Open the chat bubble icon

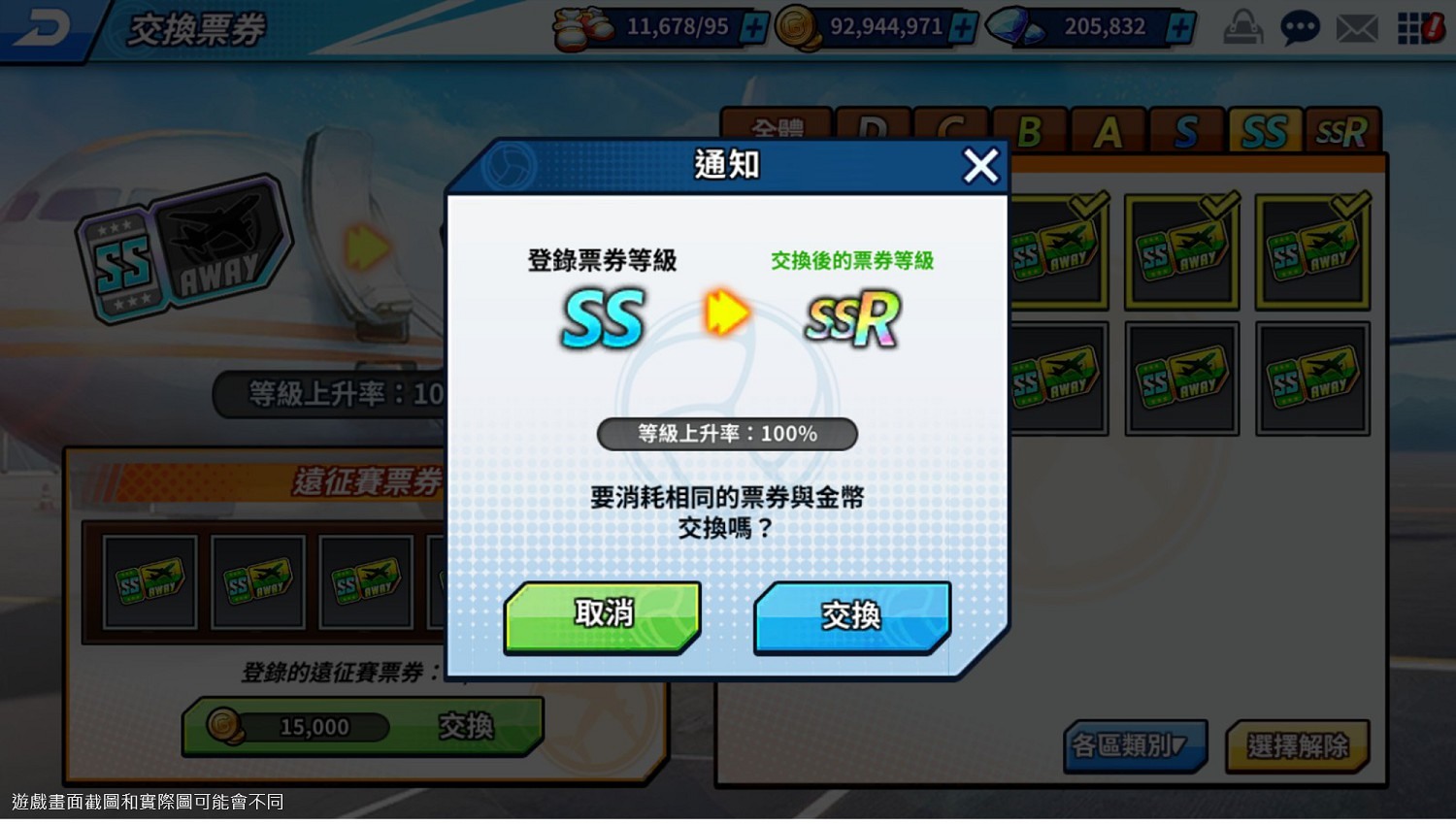pos(1299,27)
